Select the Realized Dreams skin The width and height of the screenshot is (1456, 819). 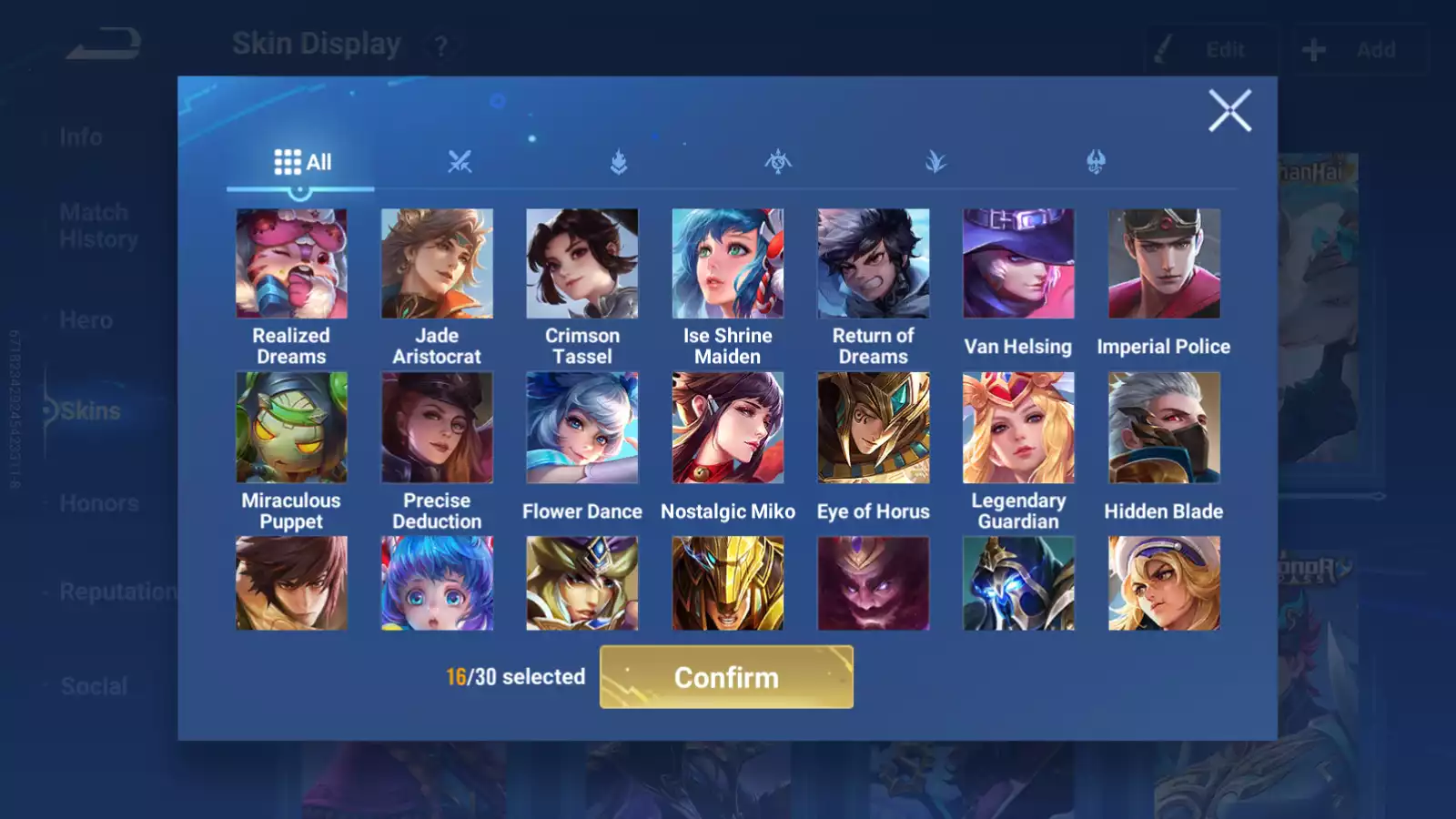[x=291, y=264]
